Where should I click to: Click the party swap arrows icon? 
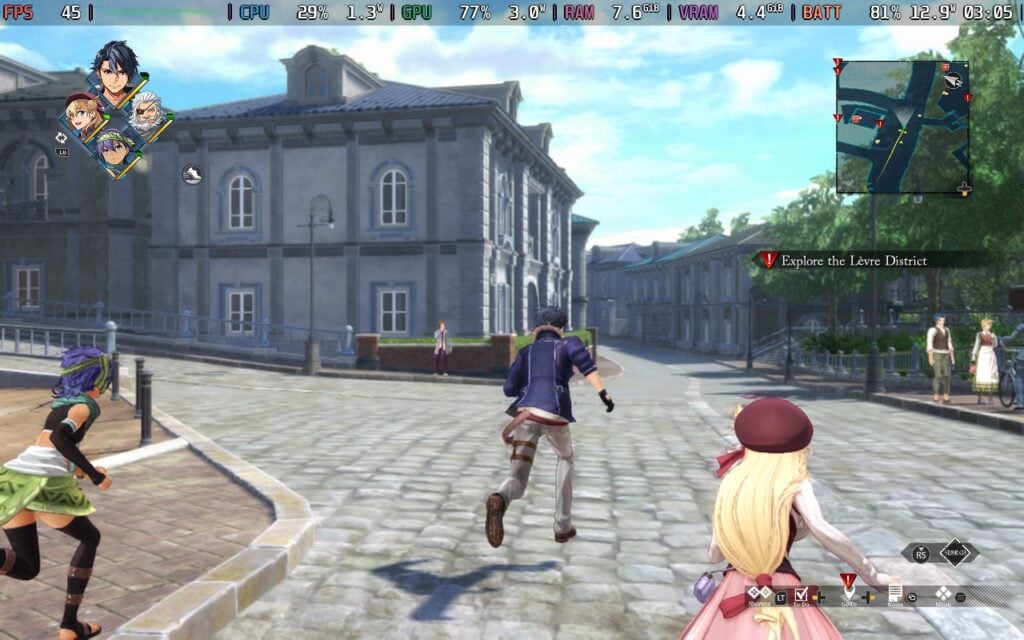62,138
